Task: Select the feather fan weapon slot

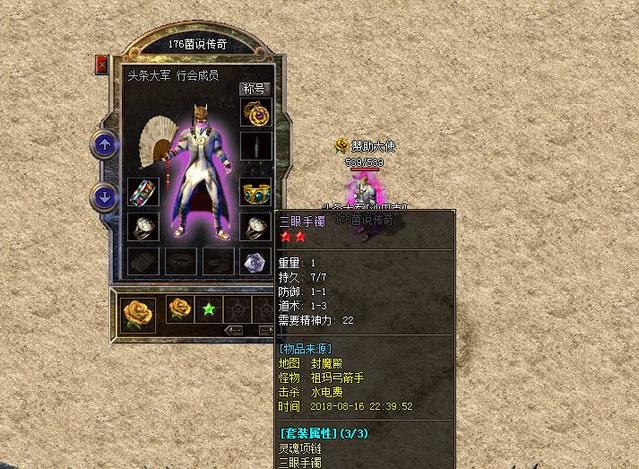Action: (x=152, y=141)
